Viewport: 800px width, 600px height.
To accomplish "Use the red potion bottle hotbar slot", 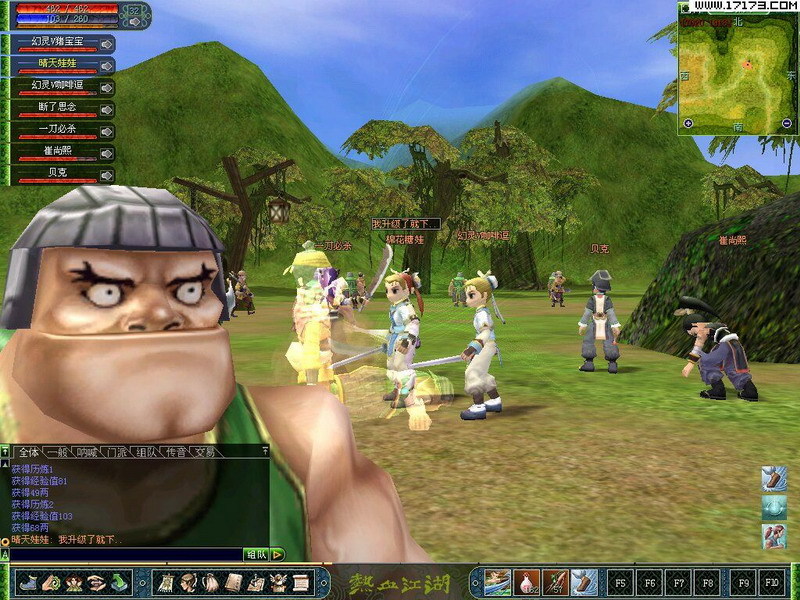I will [x=527, y=581].
